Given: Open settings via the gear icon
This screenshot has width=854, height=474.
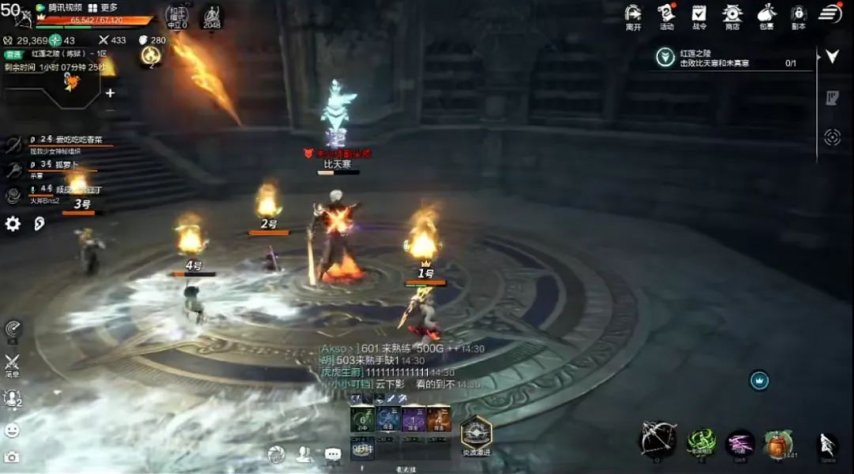Looking at the screenshot, I should pos(13,224).
